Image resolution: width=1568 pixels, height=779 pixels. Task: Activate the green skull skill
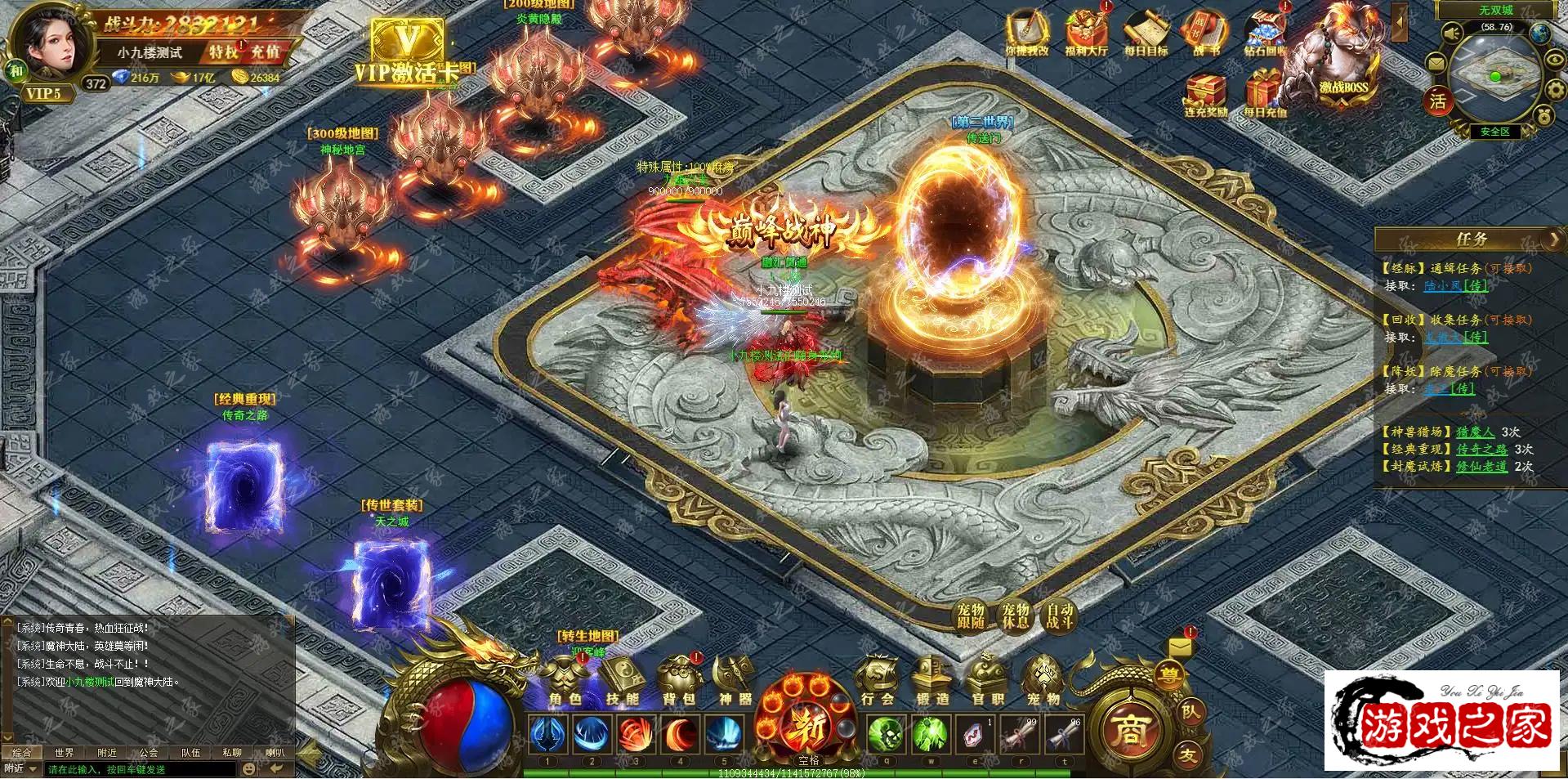click(885, 735)
